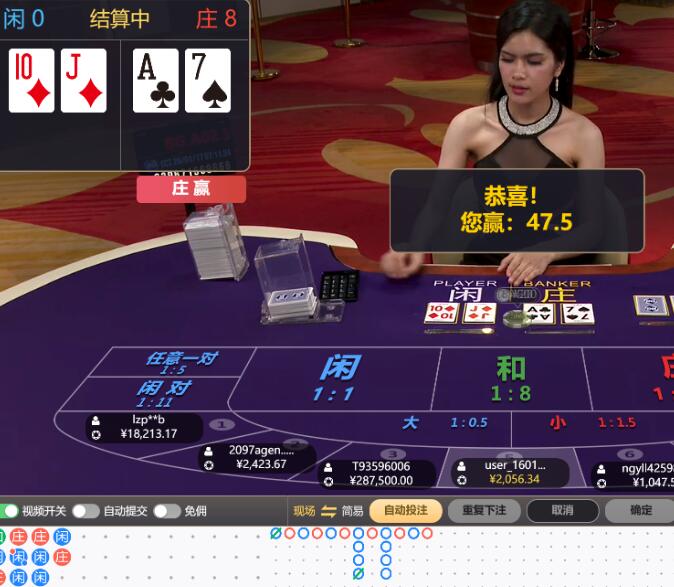Bet on 大 (Big) 1:0.5

445,423
